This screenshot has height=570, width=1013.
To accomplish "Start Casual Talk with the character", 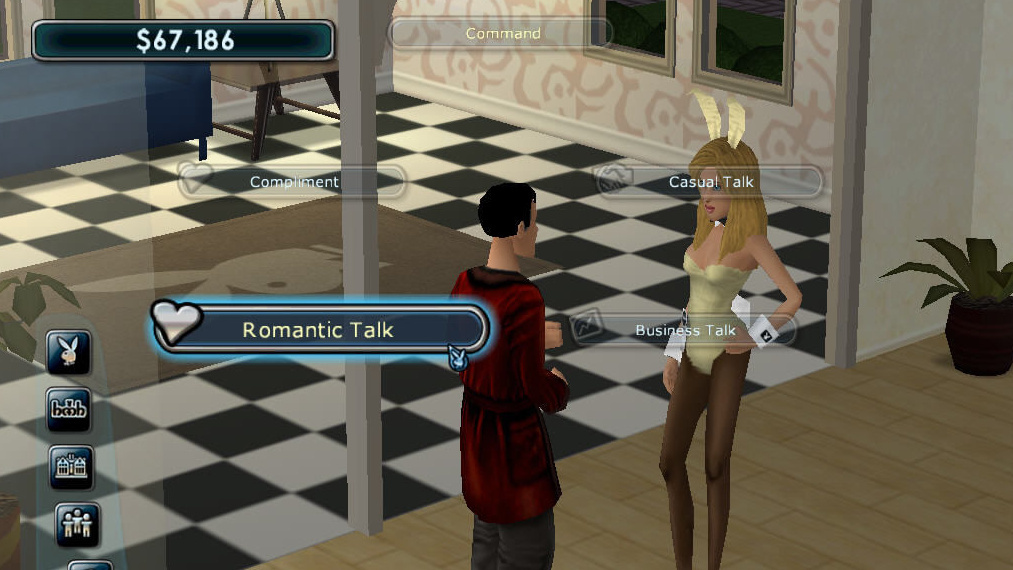I will pyautogui.click(x=710, y=182).
